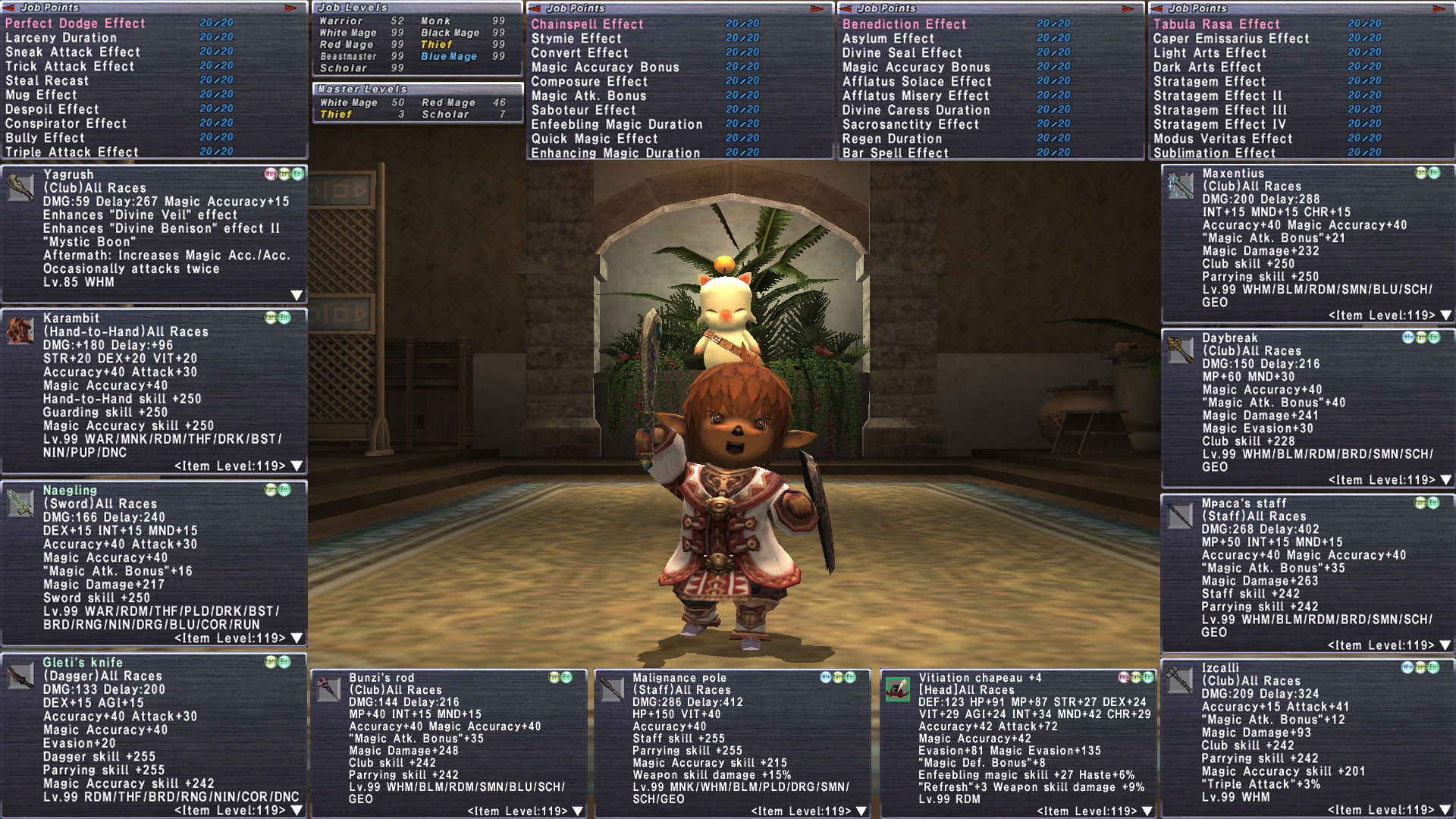The image size is (1456, 819).
Task: Expand Yagrush description with the down arrow
Action: click(x=297, y=295)
